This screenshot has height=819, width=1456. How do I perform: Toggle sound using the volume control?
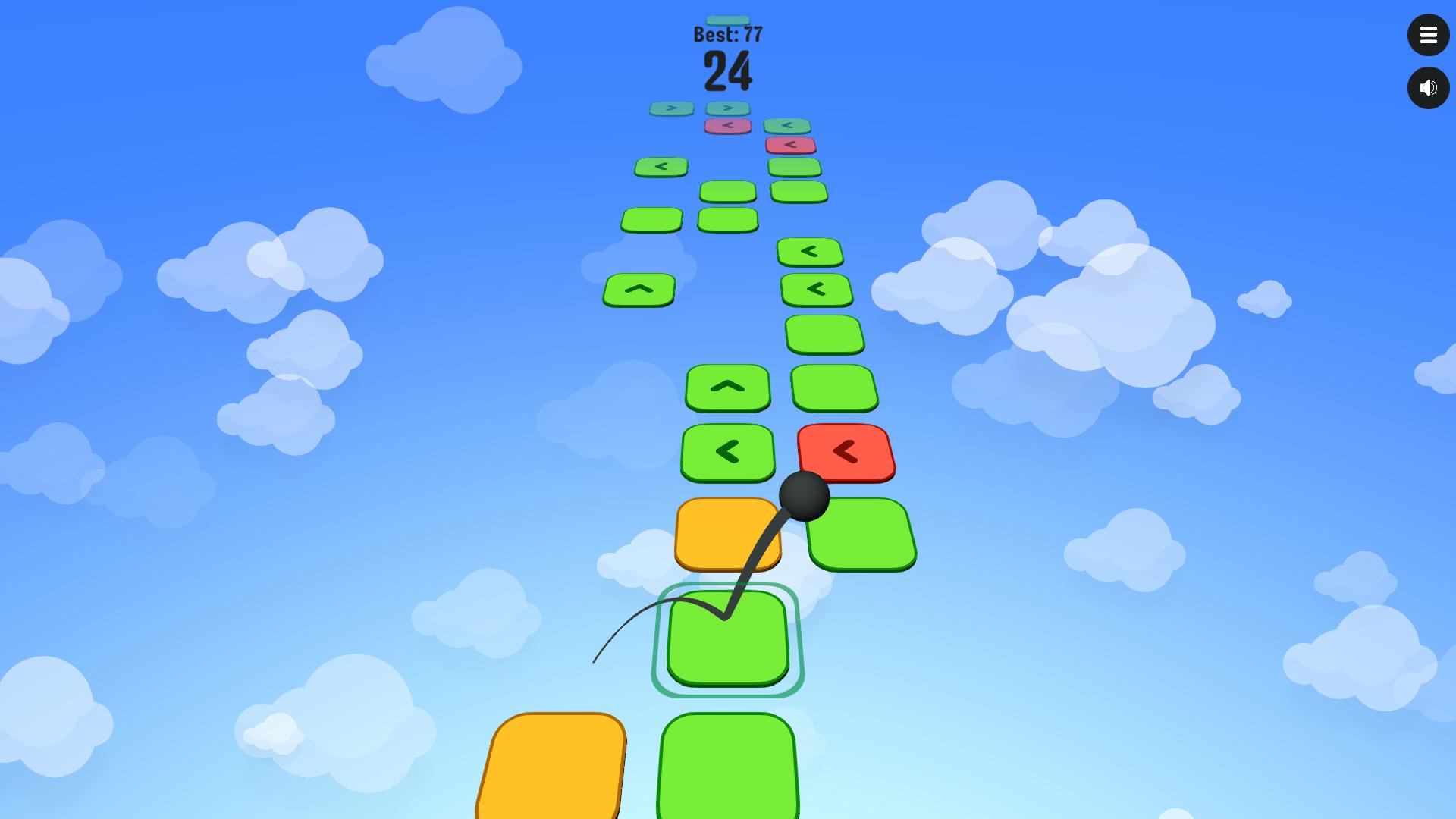1429,87
